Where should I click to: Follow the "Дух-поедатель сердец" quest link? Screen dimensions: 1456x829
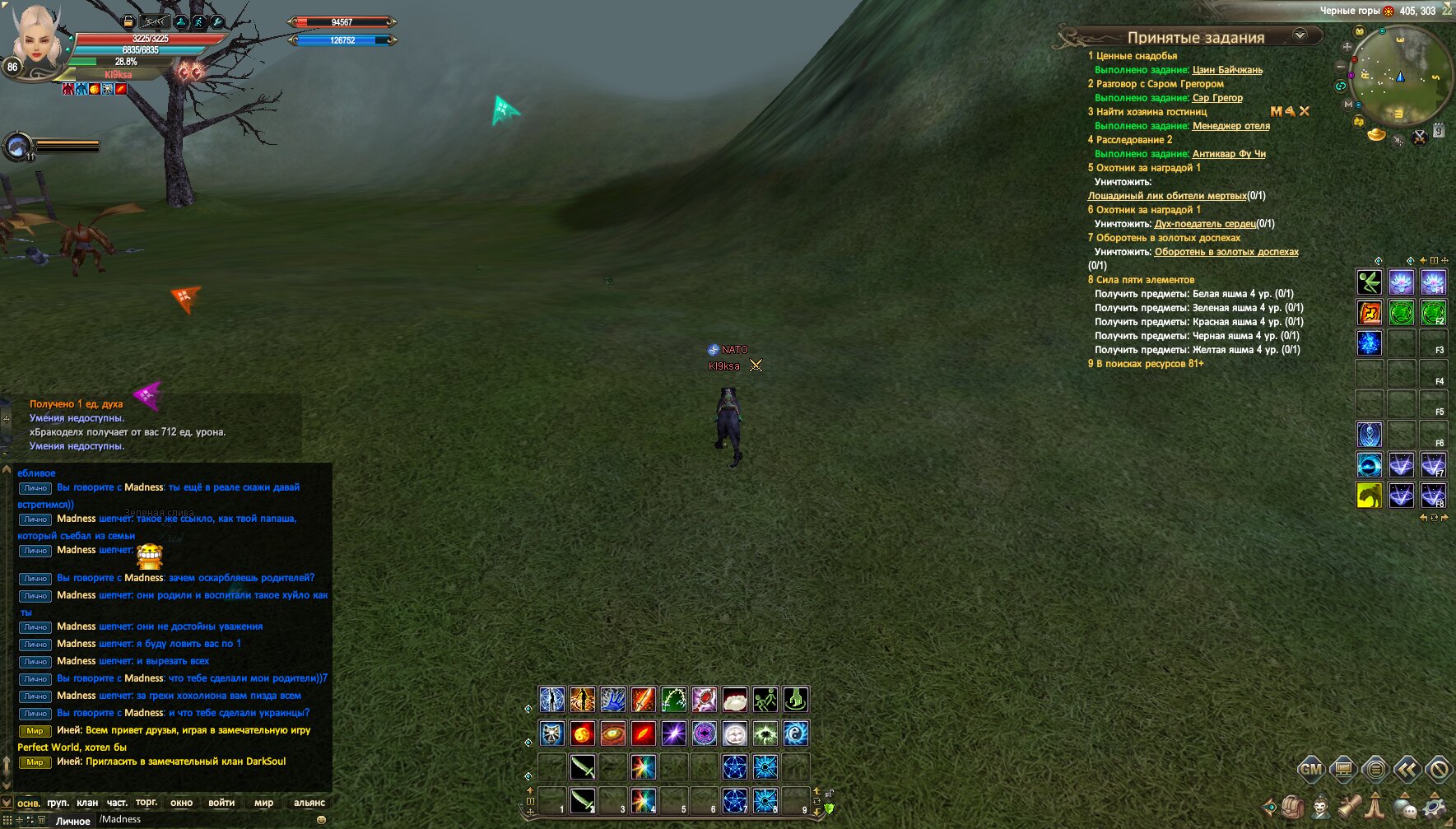point(1205,224)
